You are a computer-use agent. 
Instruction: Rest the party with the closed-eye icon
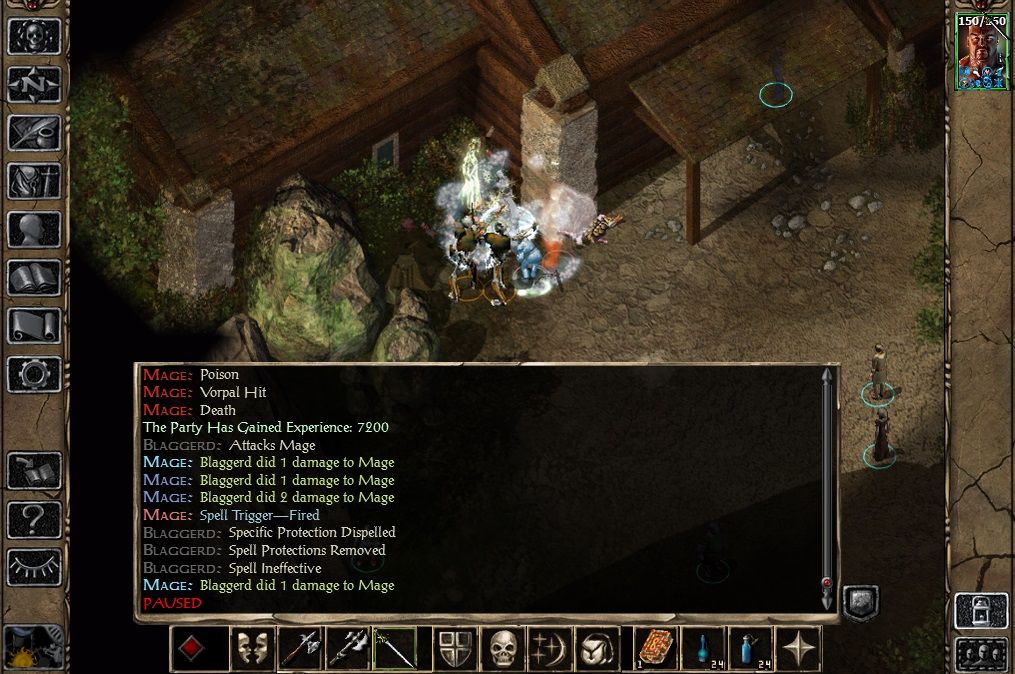click(34, 567)
